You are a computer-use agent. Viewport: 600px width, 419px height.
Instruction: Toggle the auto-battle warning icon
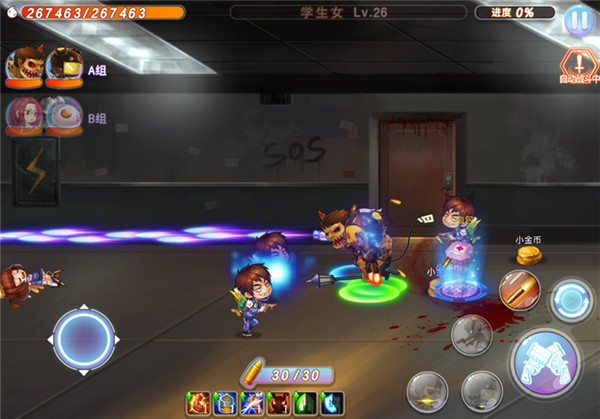(578, 63)
